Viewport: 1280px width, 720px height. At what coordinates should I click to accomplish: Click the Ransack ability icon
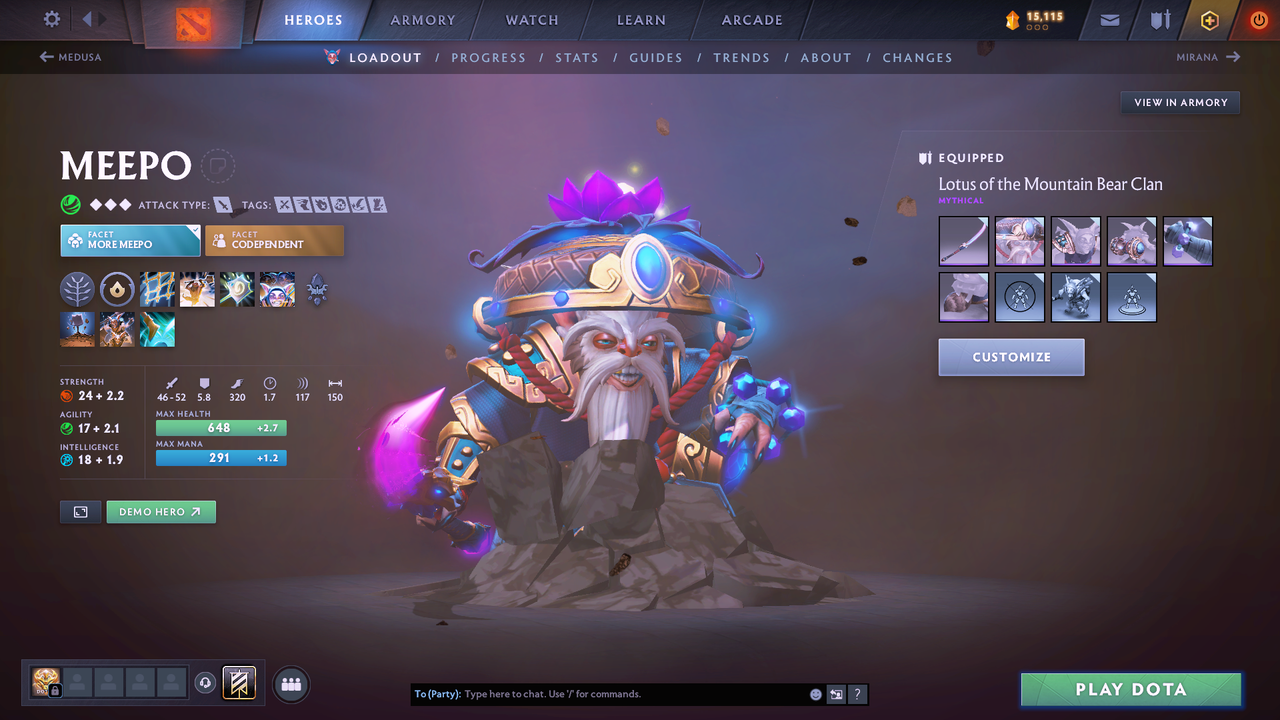pyautogui.click(x=237, y=289)
